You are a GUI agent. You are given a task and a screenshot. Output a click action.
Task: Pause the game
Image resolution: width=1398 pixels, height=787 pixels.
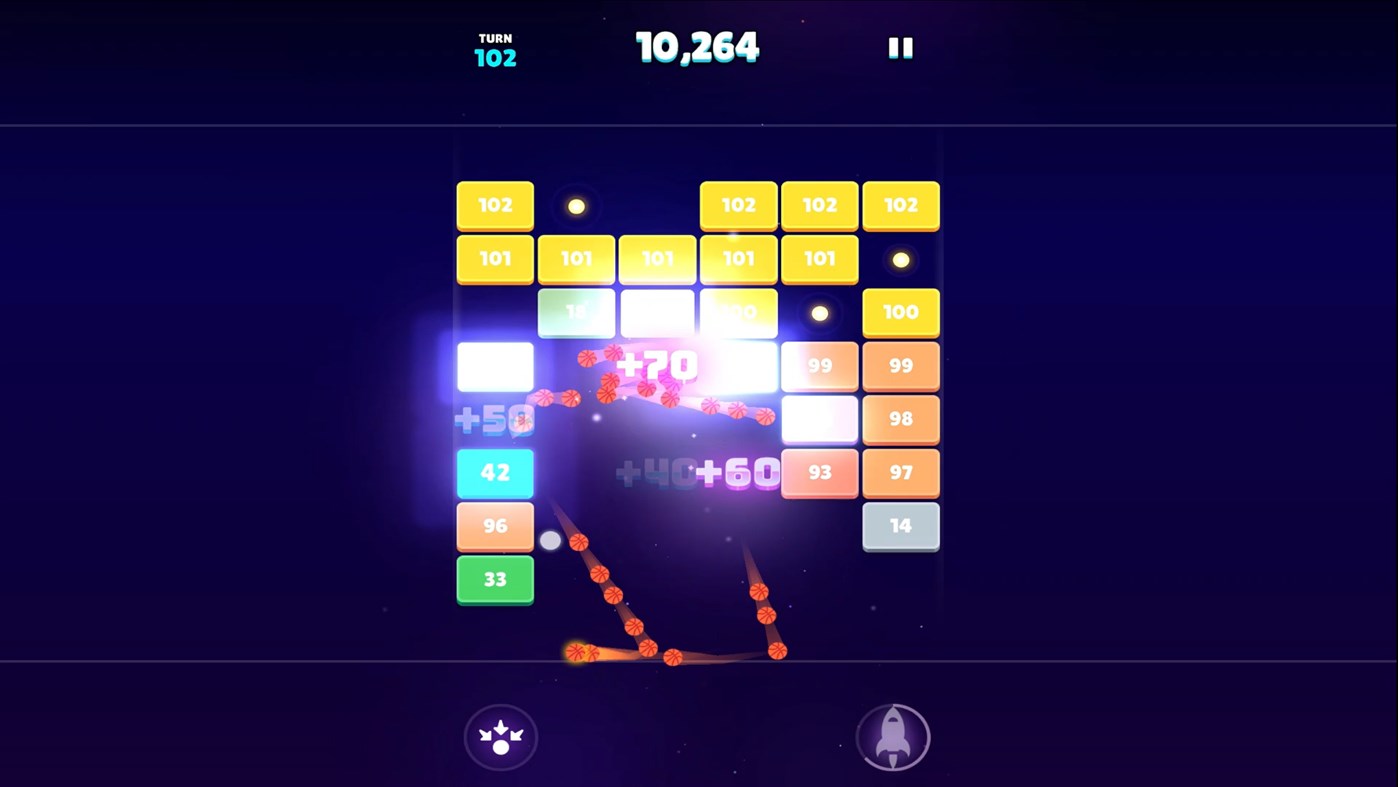point(899,46)
